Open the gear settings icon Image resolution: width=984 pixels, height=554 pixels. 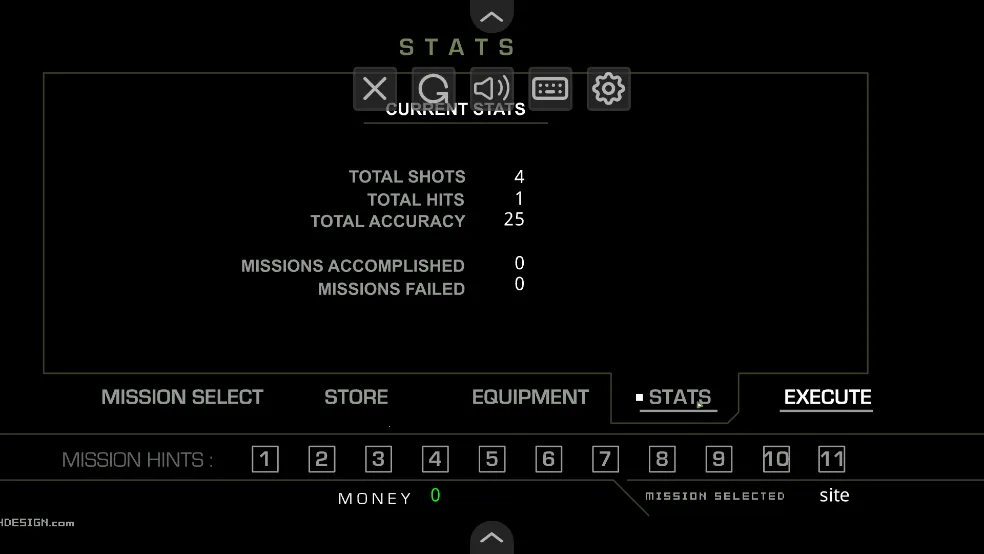(608, 89)
